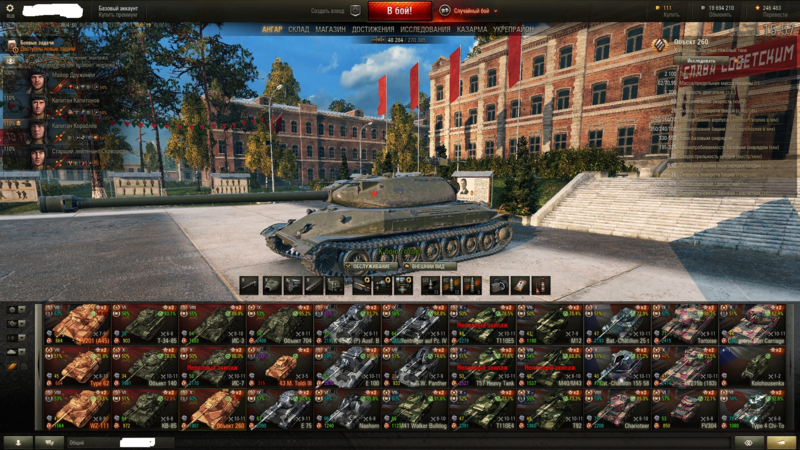Image resolution: width=800 pixels, height=450 pixels.
Task: Switch to the КАЗАРМА tab
Action: (x=472, y=30)
